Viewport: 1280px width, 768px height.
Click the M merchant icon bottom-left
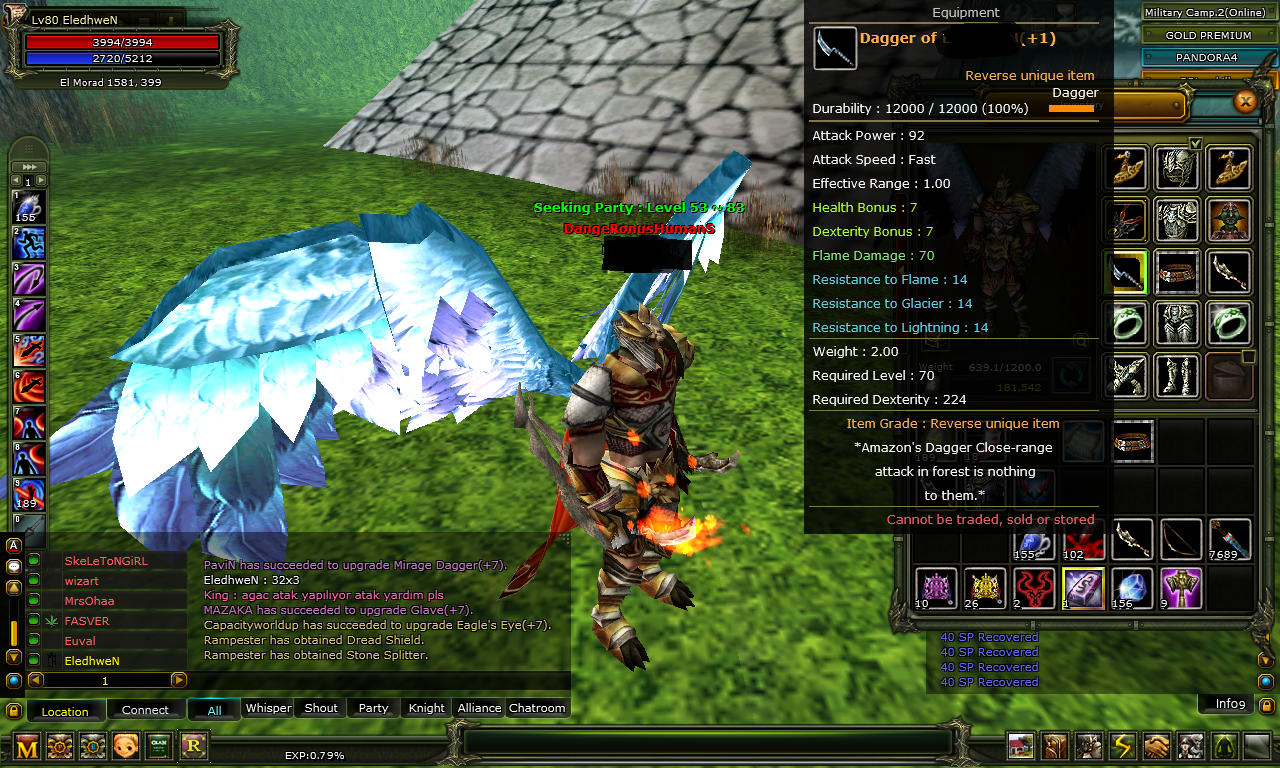pos(26,746)
